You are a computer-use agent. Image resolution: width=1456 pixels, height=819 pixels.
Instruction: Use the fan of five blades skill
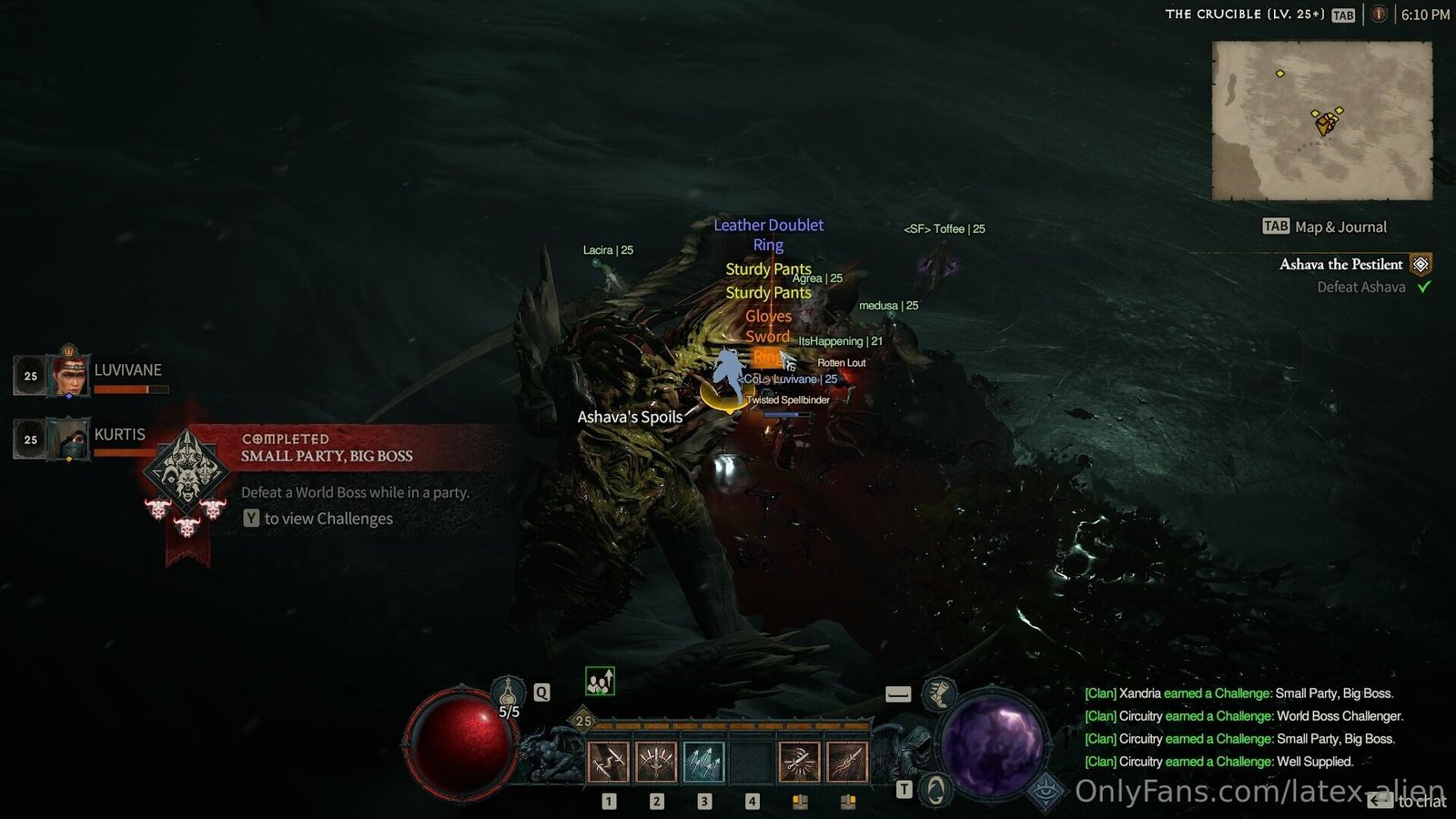pos(655,762)
